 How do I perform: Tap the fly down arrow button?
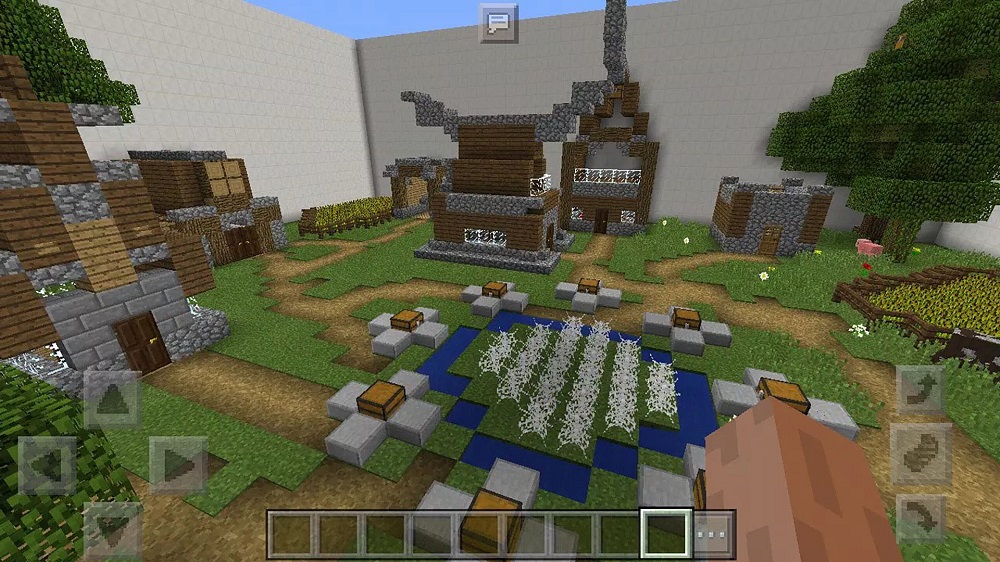(921, 519)
